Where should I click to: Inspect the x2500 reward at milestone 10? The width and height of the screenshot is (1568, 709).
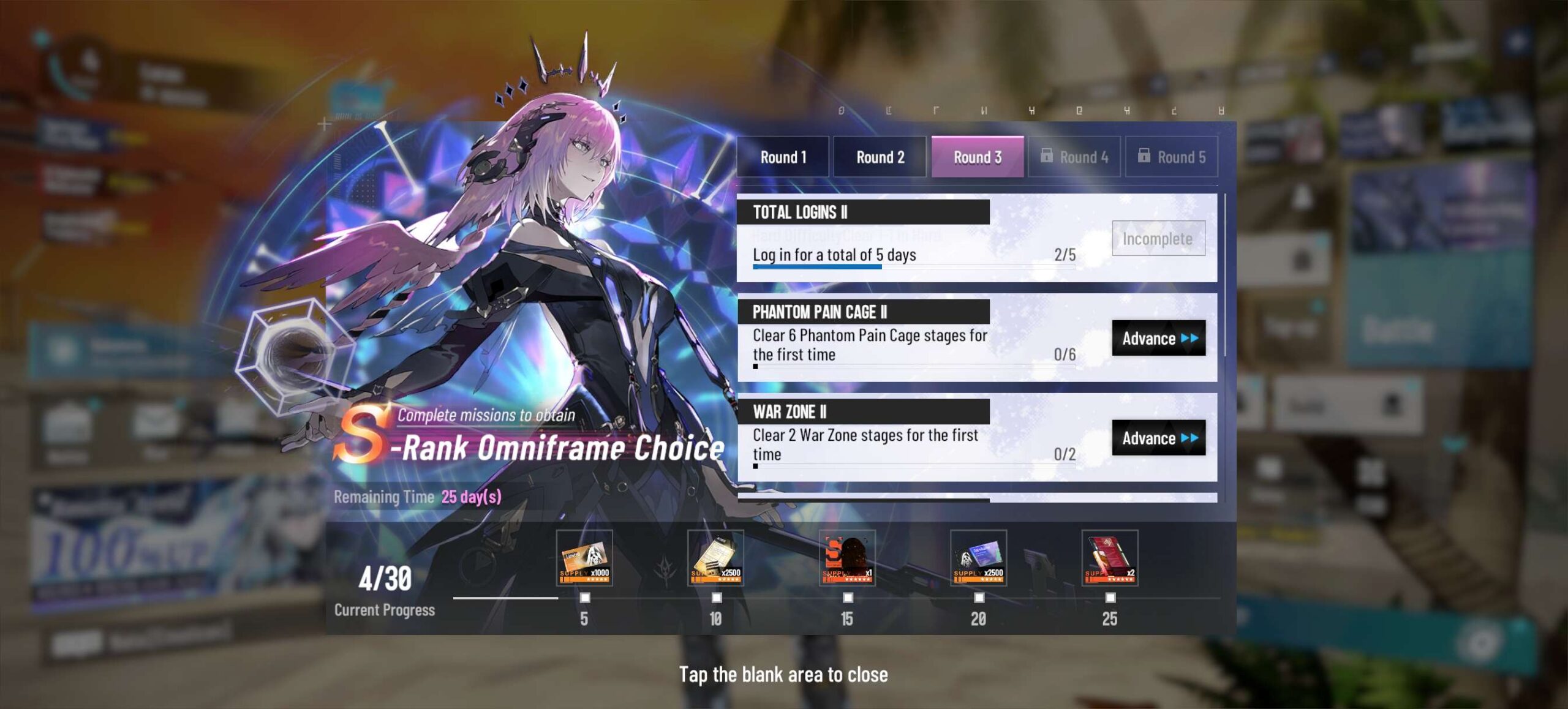click(715, 558)
